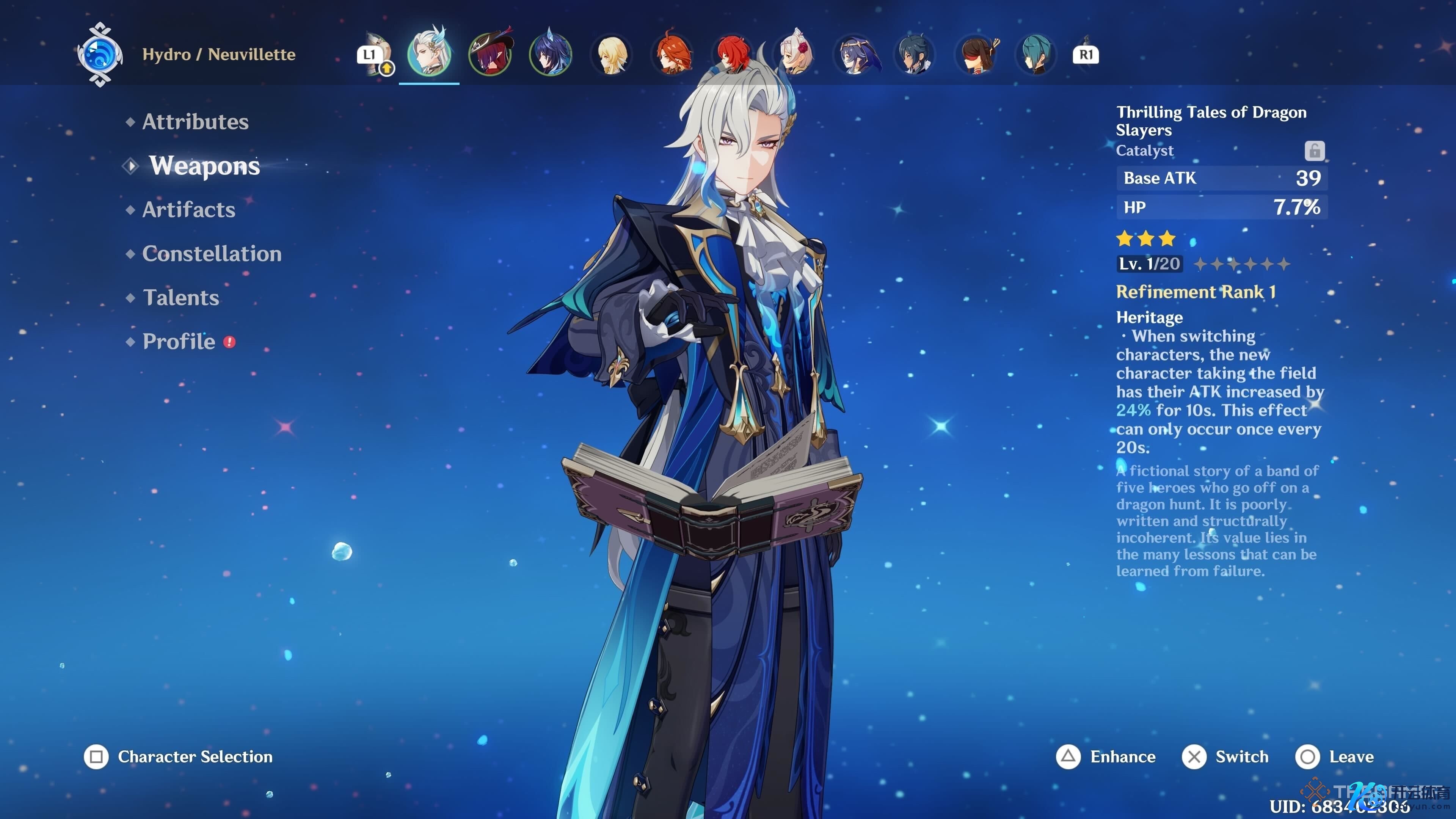Switch to the bright red-haired character portrait

[734, 55]
